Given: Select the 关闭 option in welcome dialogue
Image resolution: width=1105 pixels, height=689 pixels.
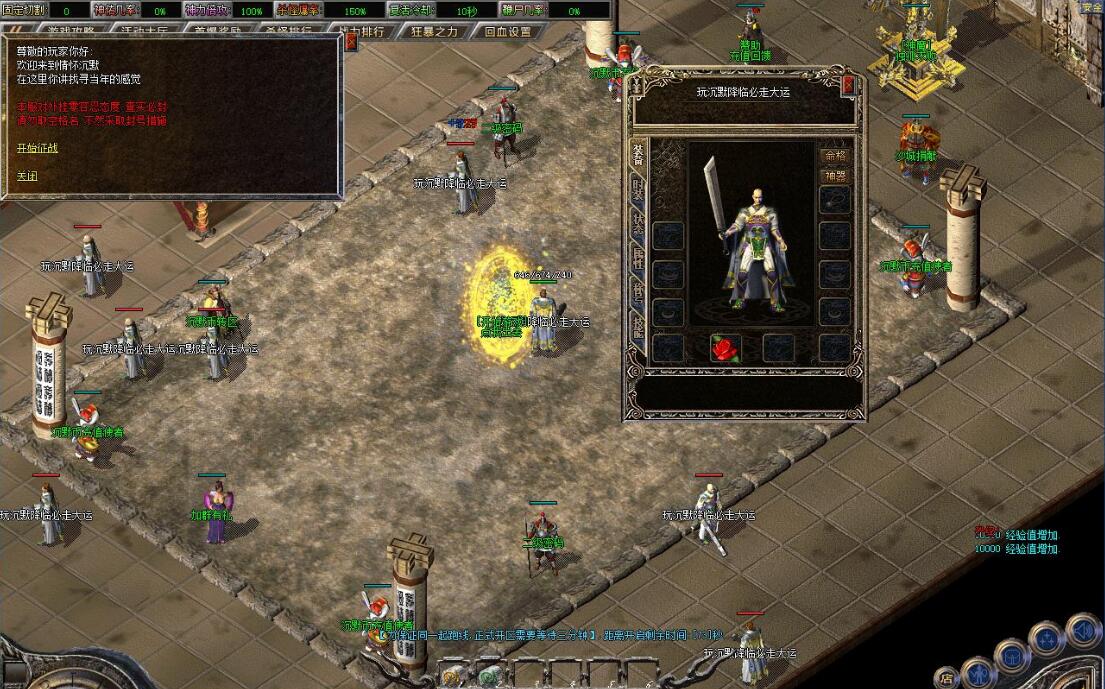Looking at the screenshot, I should tap(26, 175).
